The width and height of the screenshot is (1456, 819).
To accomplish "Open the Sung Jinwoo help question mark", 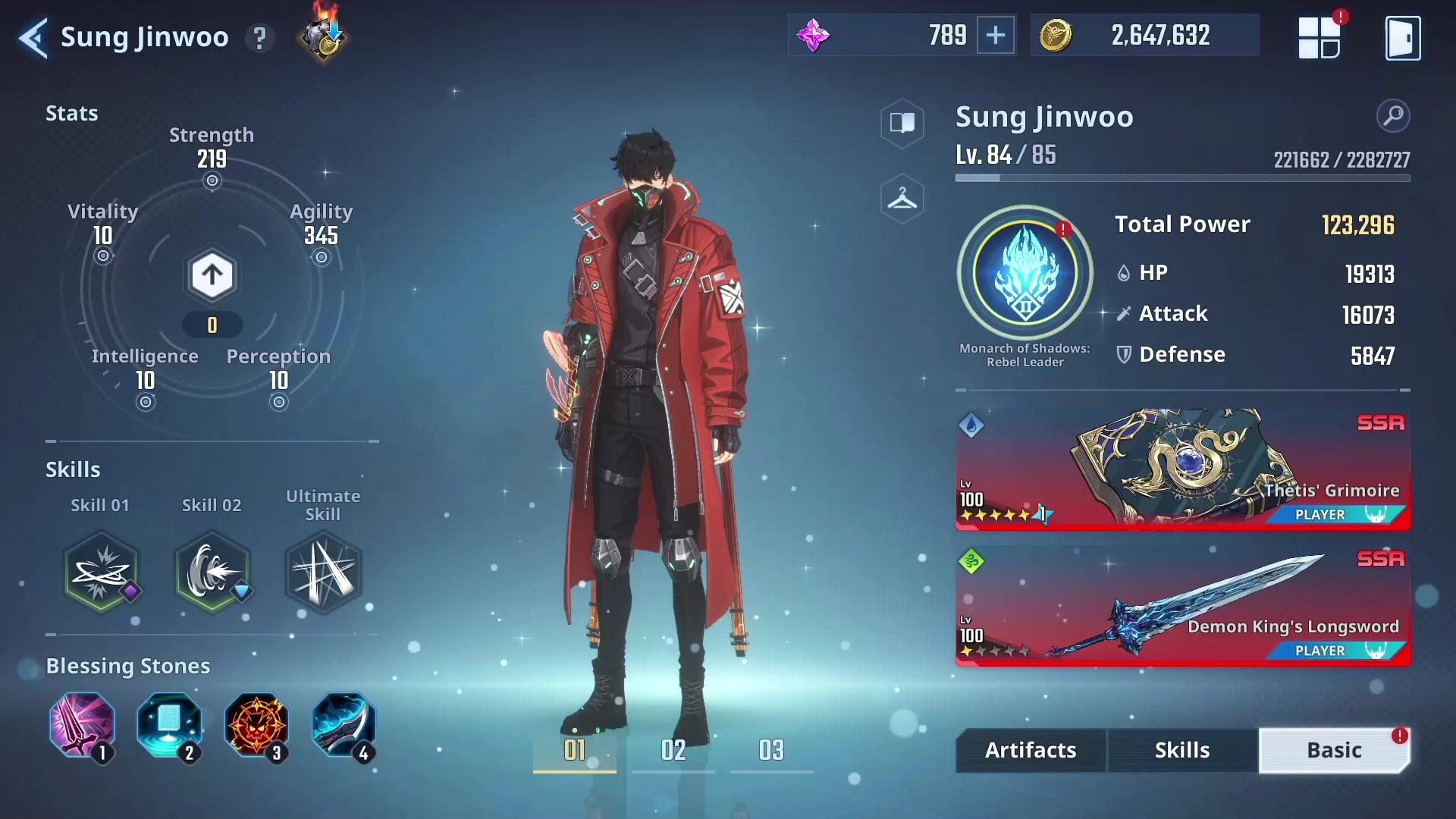I will click(260, 37).
